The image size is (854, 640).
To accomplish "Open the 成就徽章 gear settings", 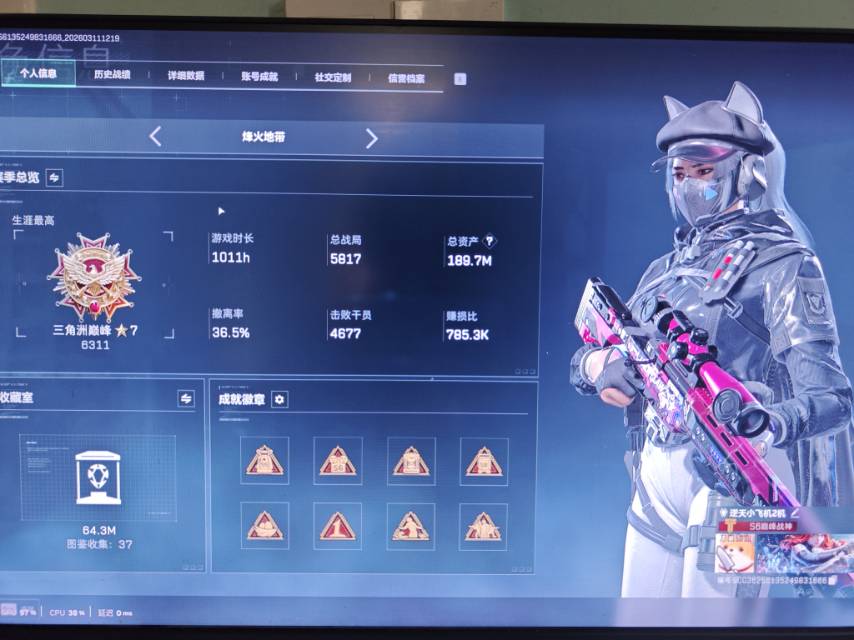I will 280,399.
